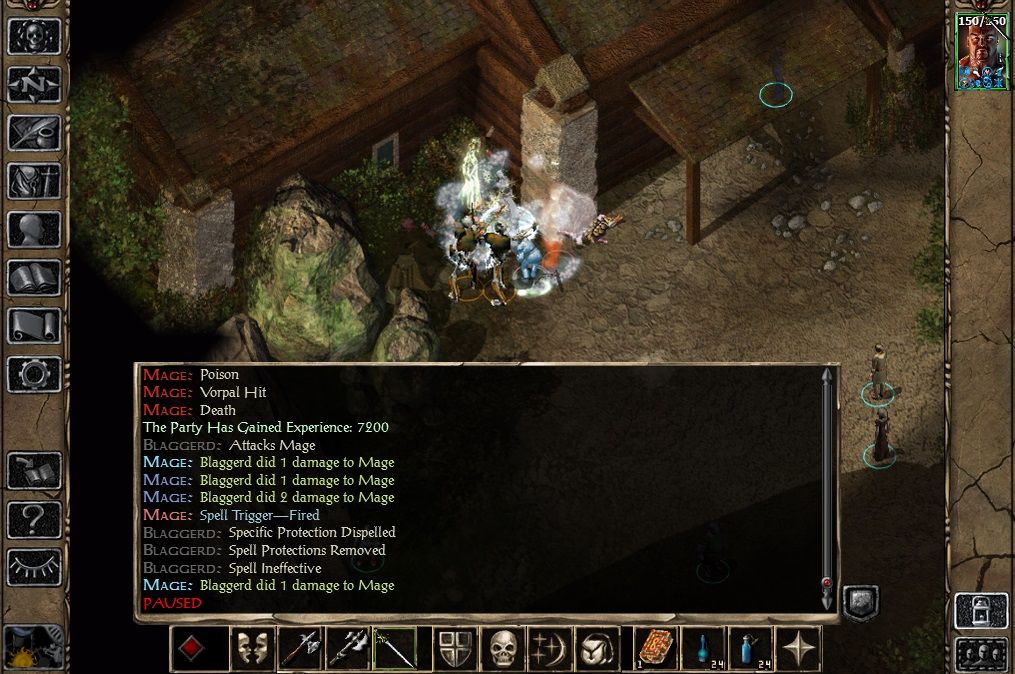Click the skull return-to-game button

click(x=34, y=36)
